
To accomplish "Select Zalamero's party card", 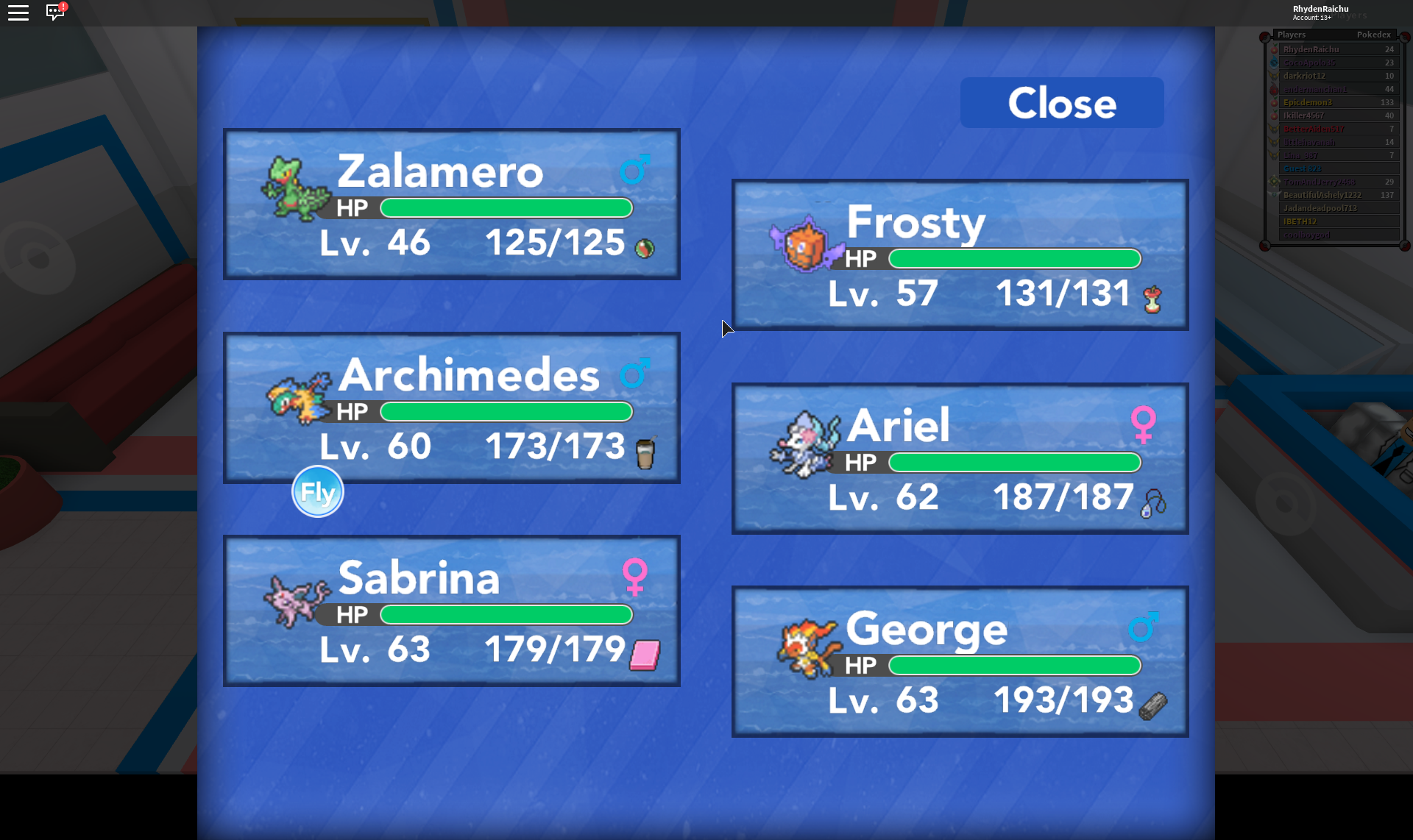I will pos(451,204).
